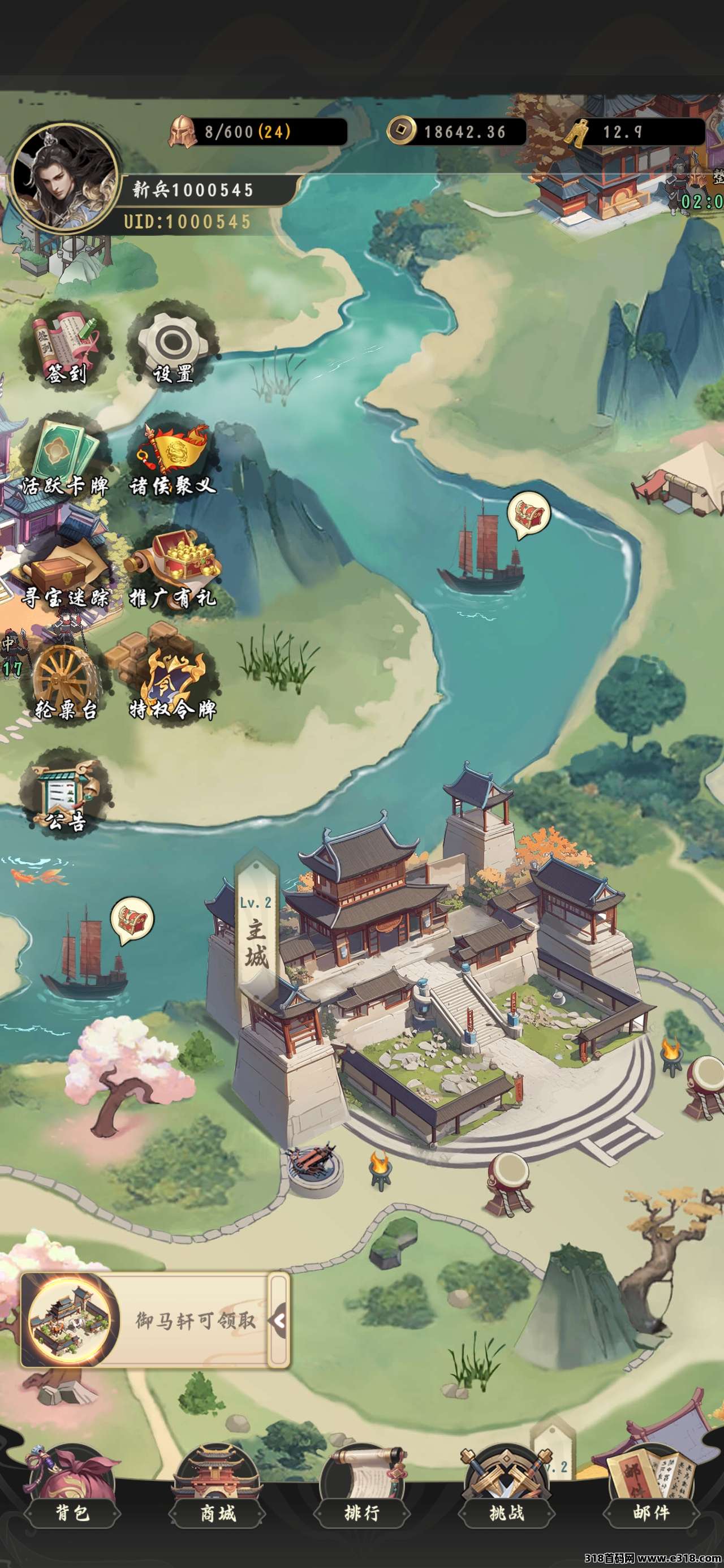This screenshot has height=1568, width=724.
Task: Open 推广有礼 promotion rewards
Action: click(x=172, y=572)
